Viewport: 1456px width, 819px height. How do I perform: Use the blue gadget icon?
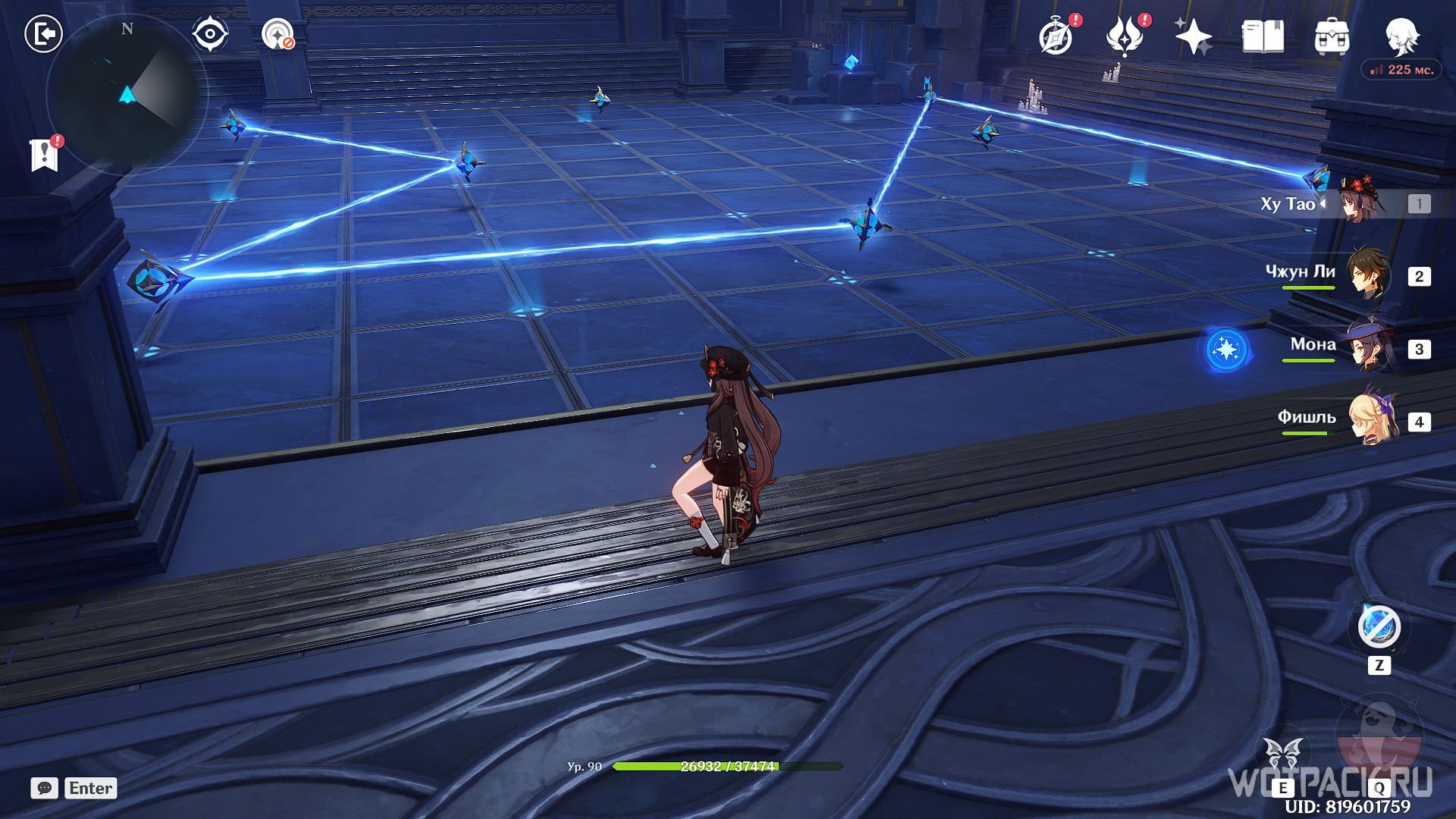[x=1379, y=627]
